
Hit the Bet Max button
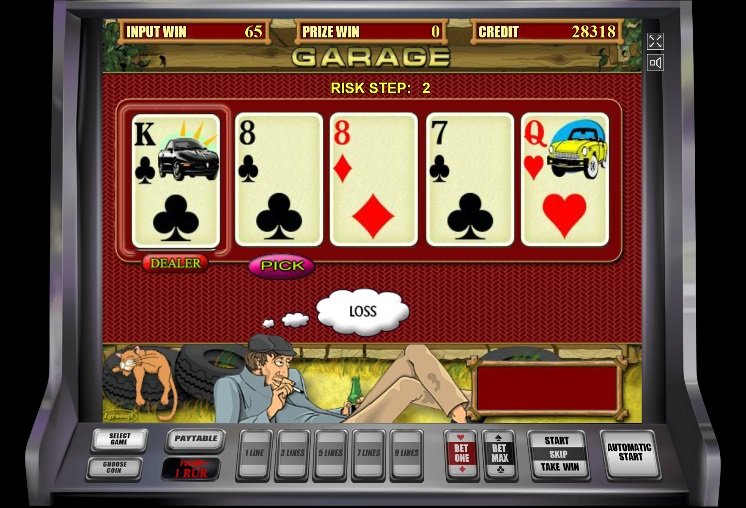(499, 455)
